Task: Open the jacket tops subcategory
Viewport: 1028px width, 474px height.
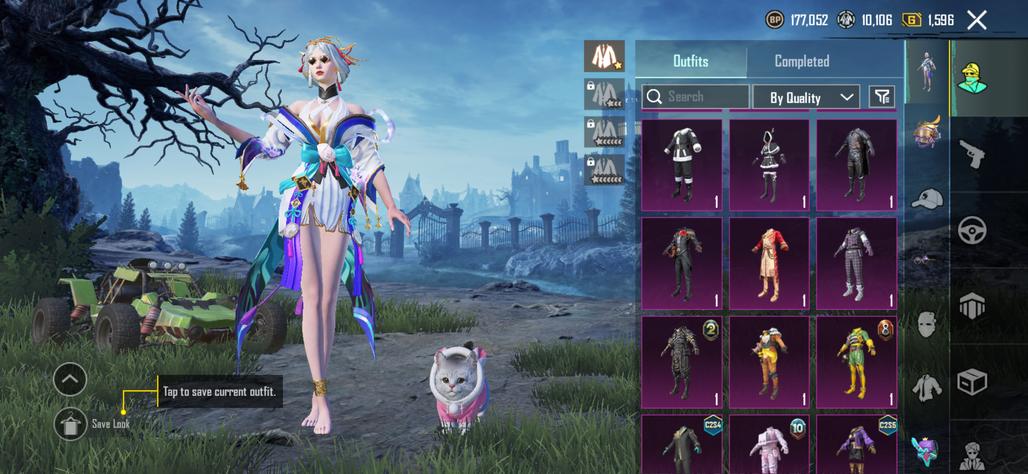Action: [x=927, y=386]
